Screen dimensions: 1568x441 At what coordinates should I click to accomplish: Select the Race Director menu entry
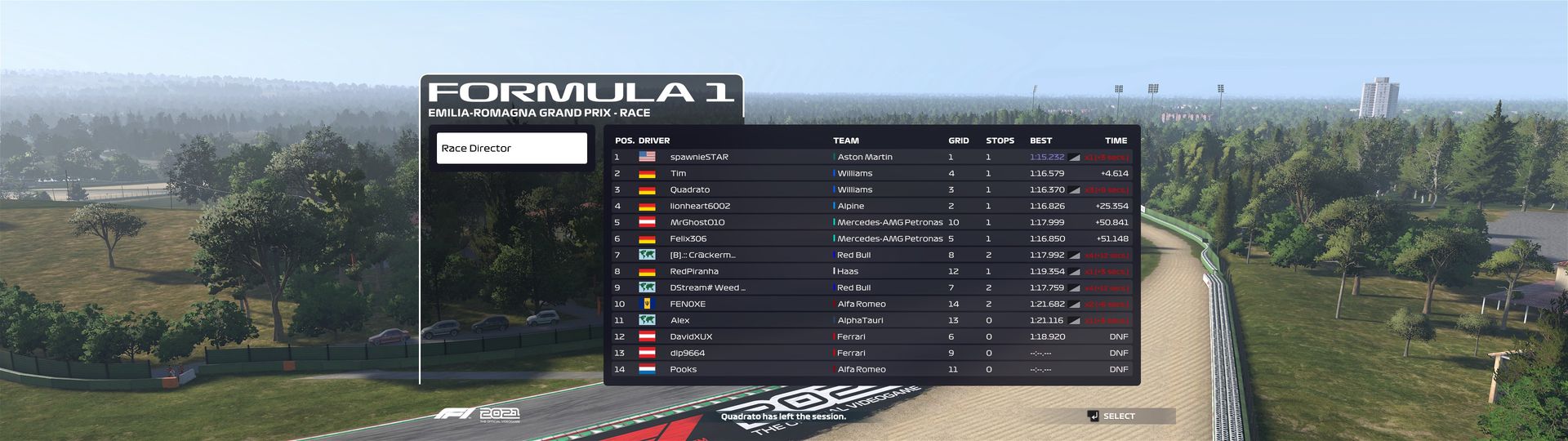(x=511, y=149)
